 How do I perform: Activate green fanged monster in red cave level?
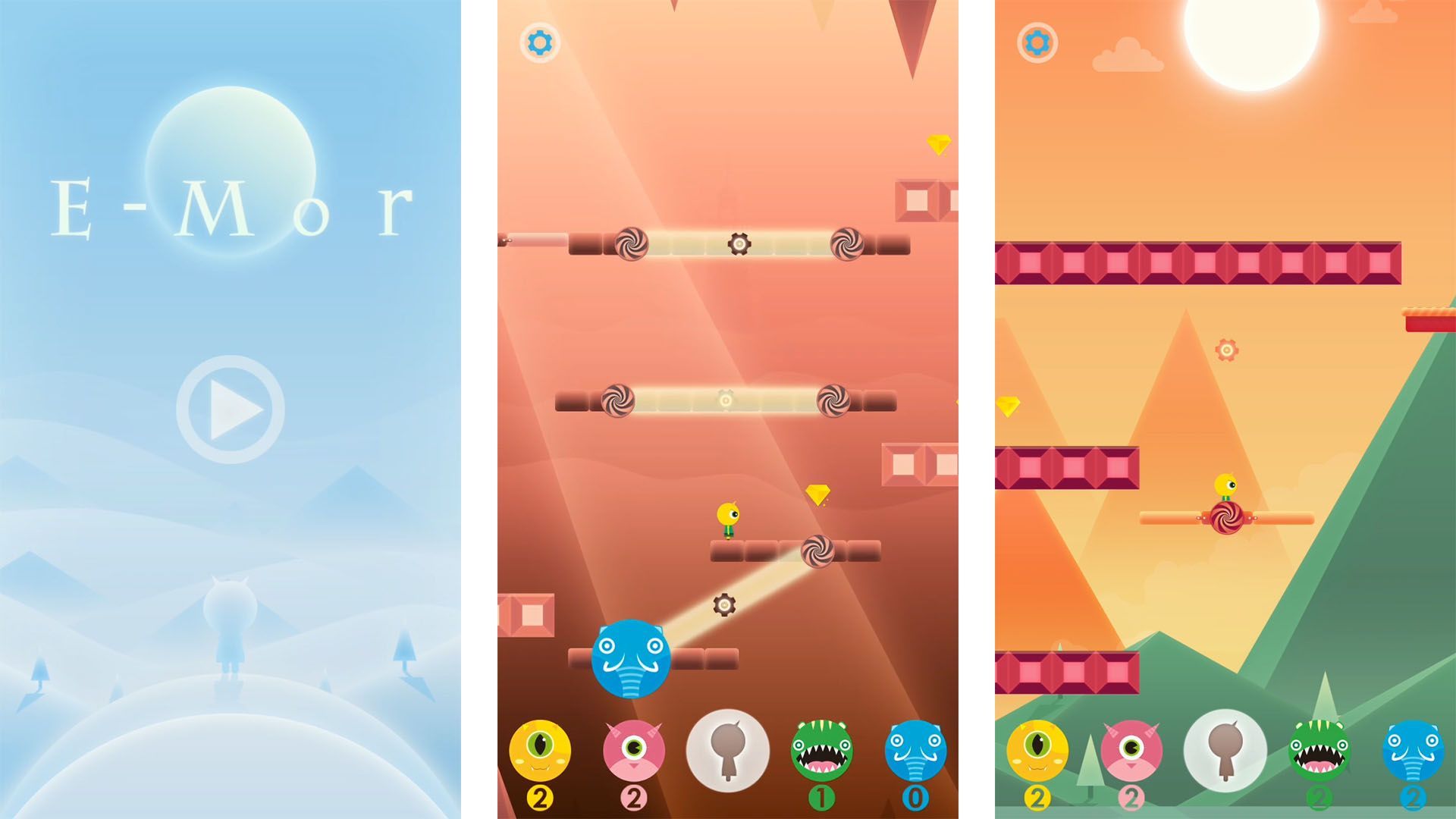pyautogui.click(x=821, y=750)
